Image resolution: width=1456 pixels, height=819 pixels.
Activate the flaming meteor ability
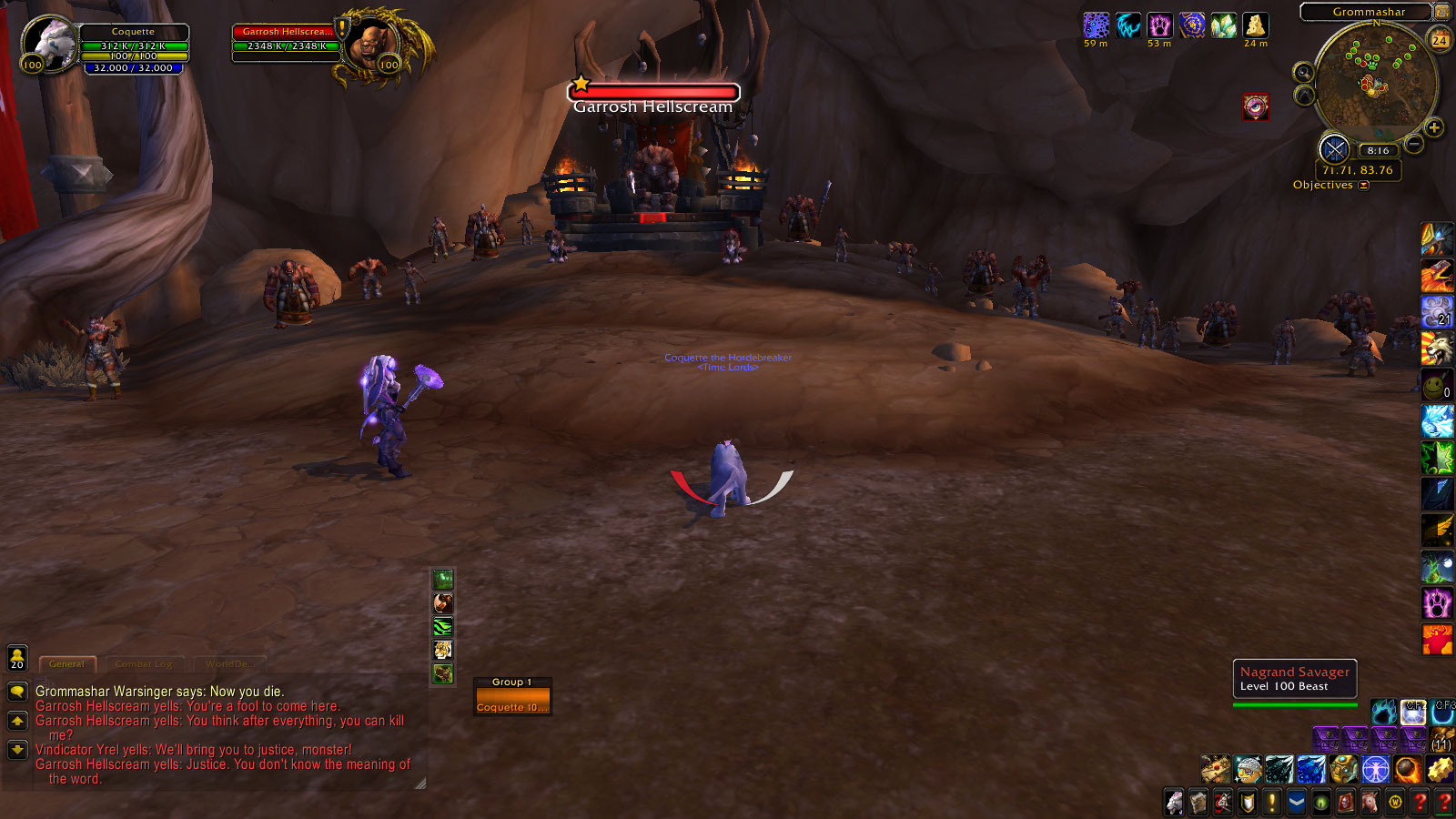pyautogui.click(x=1406, y=769)
